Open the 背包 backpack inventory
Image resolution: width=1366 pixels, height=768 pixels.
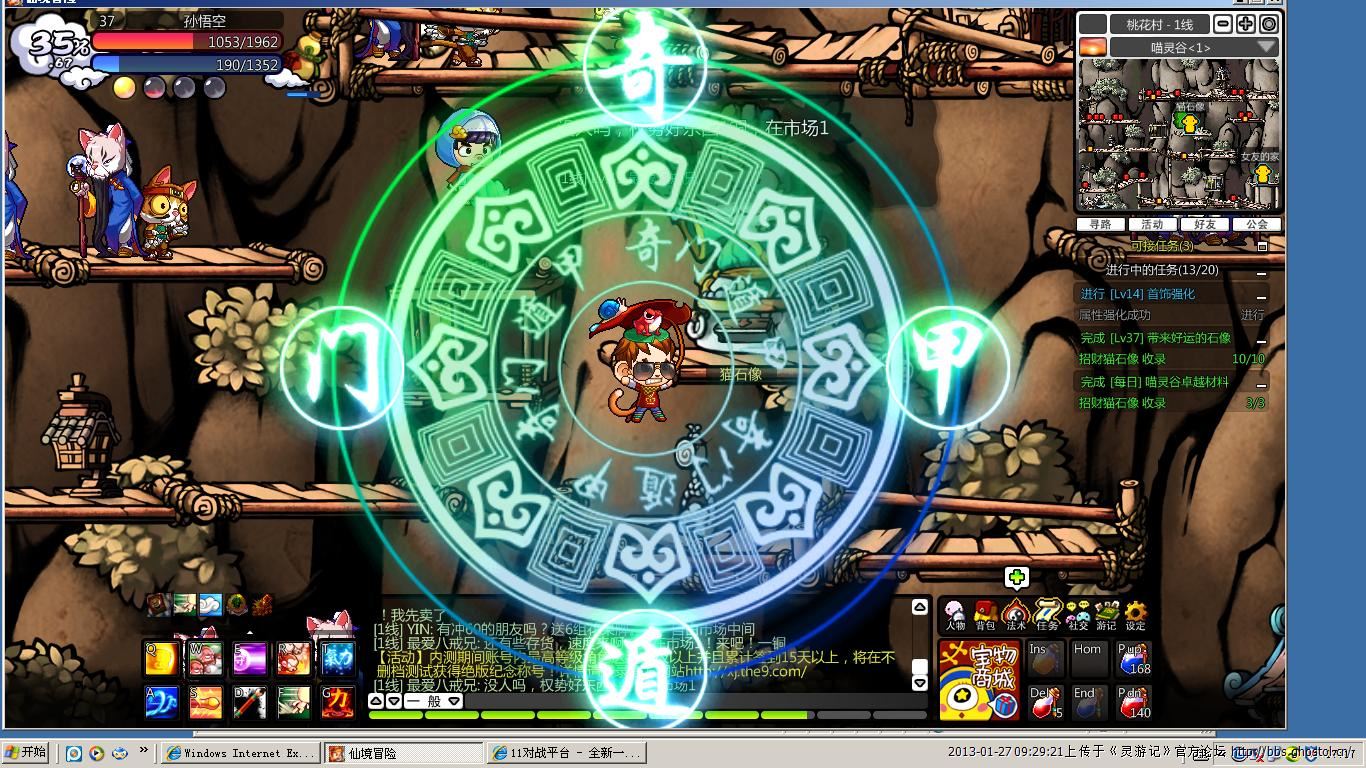click(985, 615)
